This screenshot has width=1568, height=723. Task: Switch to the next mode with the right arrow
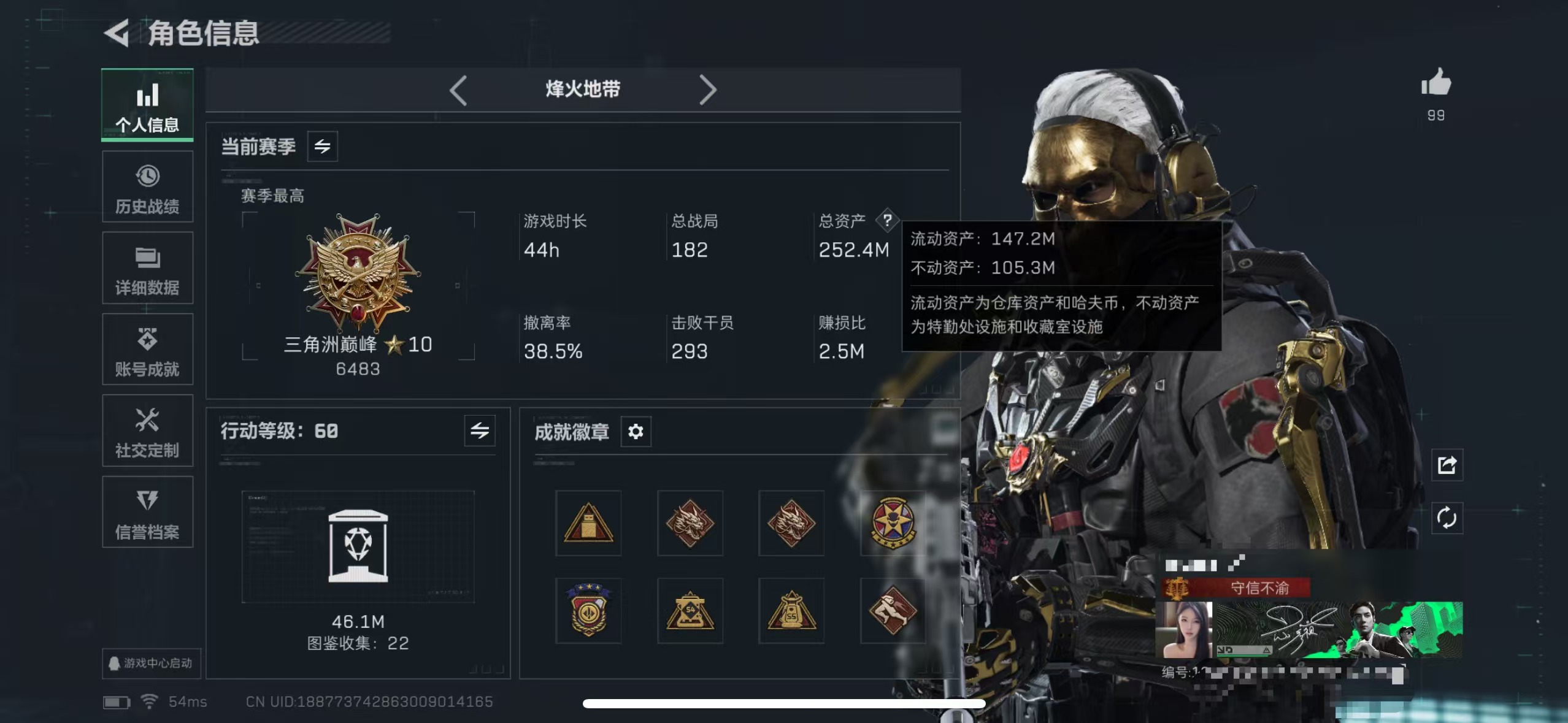point(709,90)
